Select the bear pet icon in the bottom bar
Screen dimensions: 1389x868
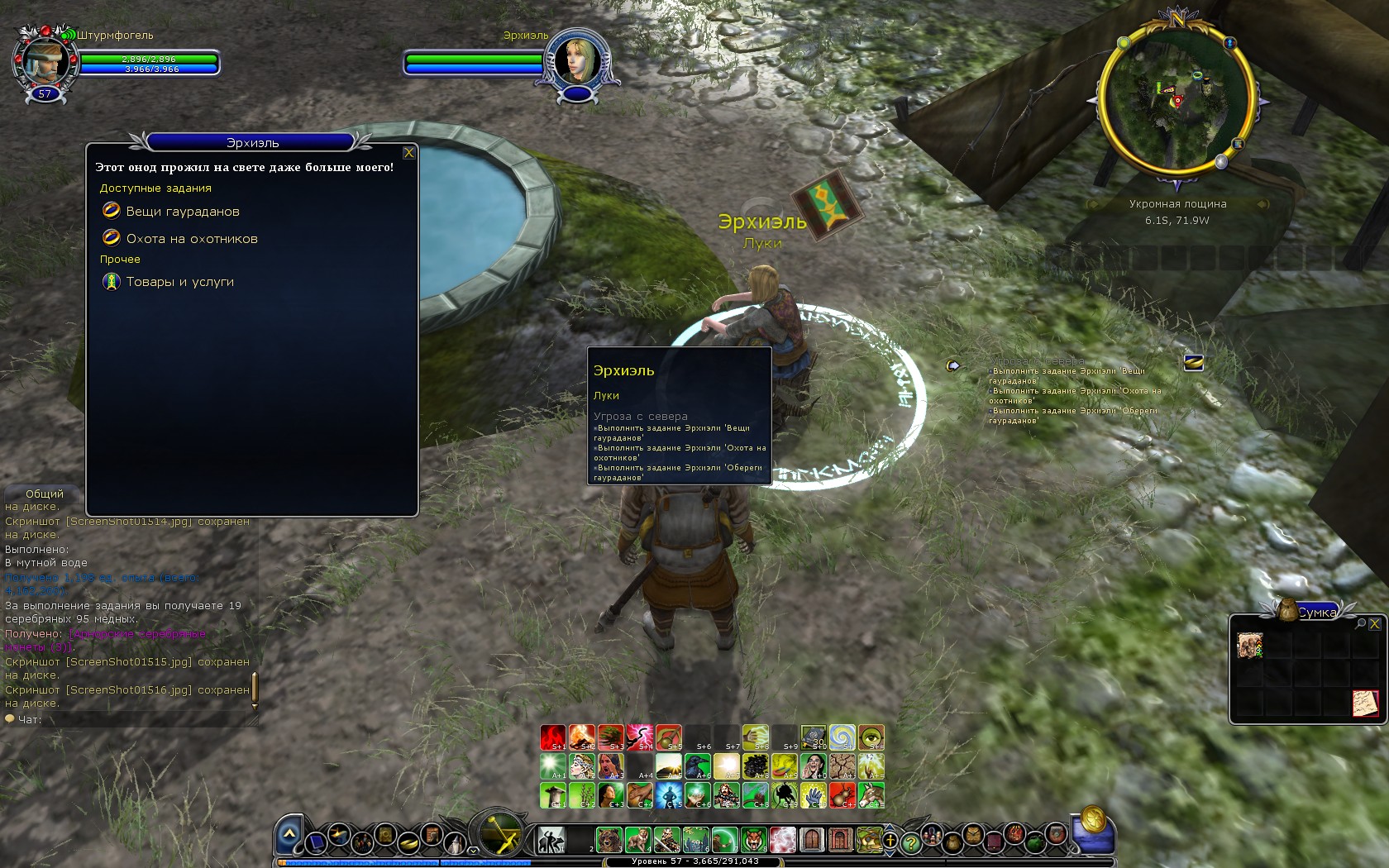pos(609,840)
